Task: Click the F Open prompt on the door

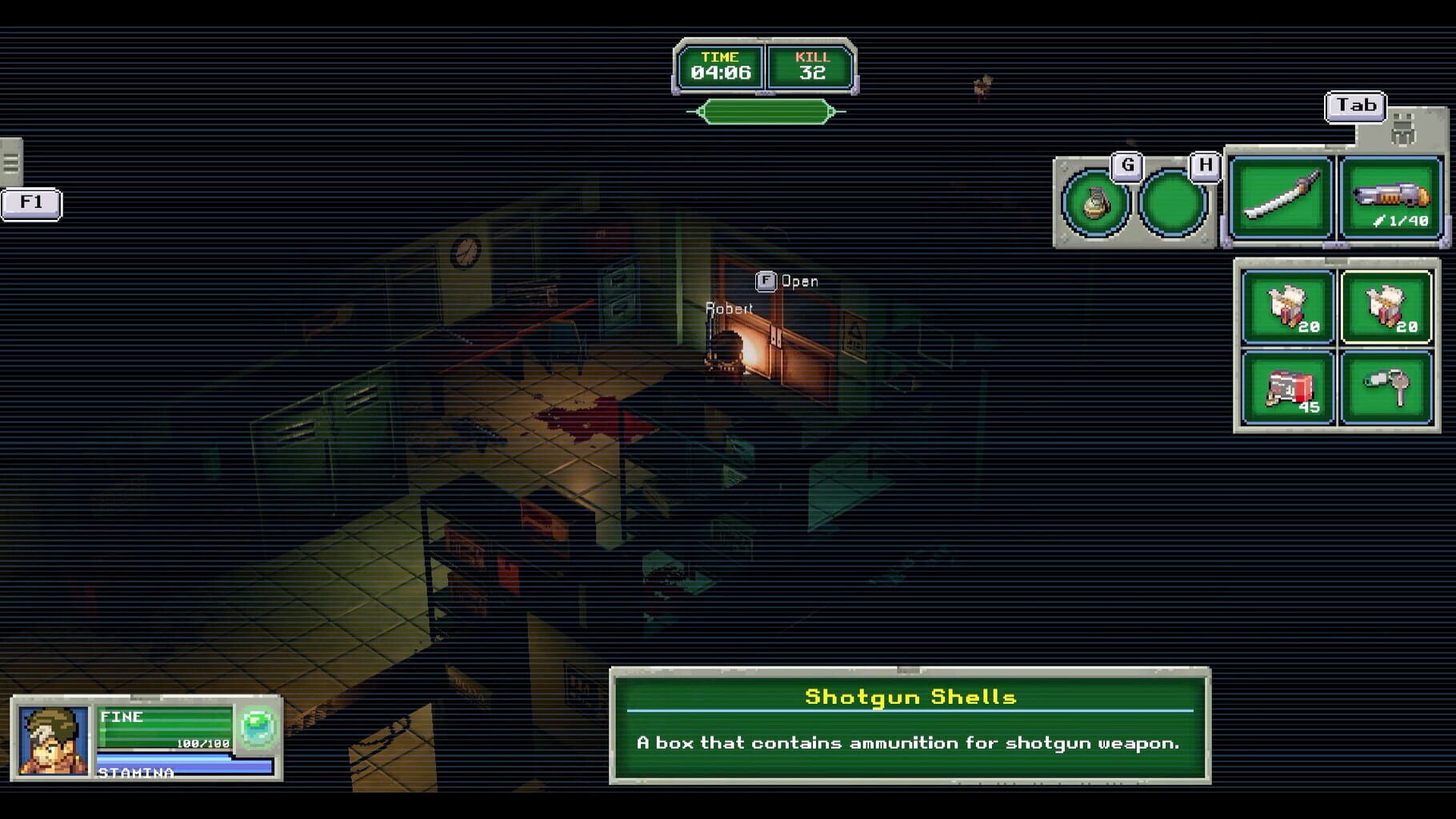Action: tap(788, 281)
